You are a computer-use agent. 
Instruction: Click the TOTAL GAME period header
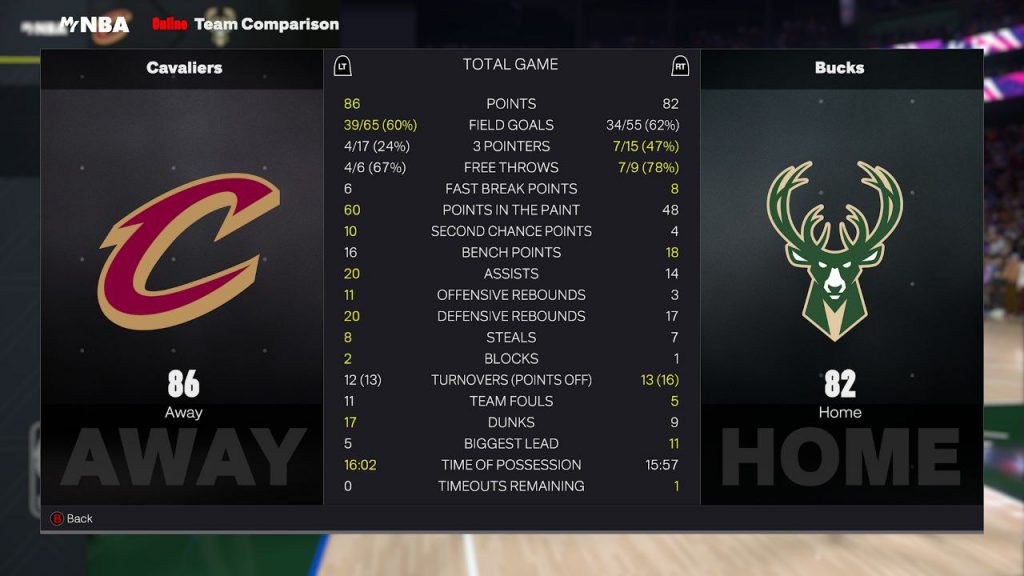pyautogui.click(x=510, y=65)
